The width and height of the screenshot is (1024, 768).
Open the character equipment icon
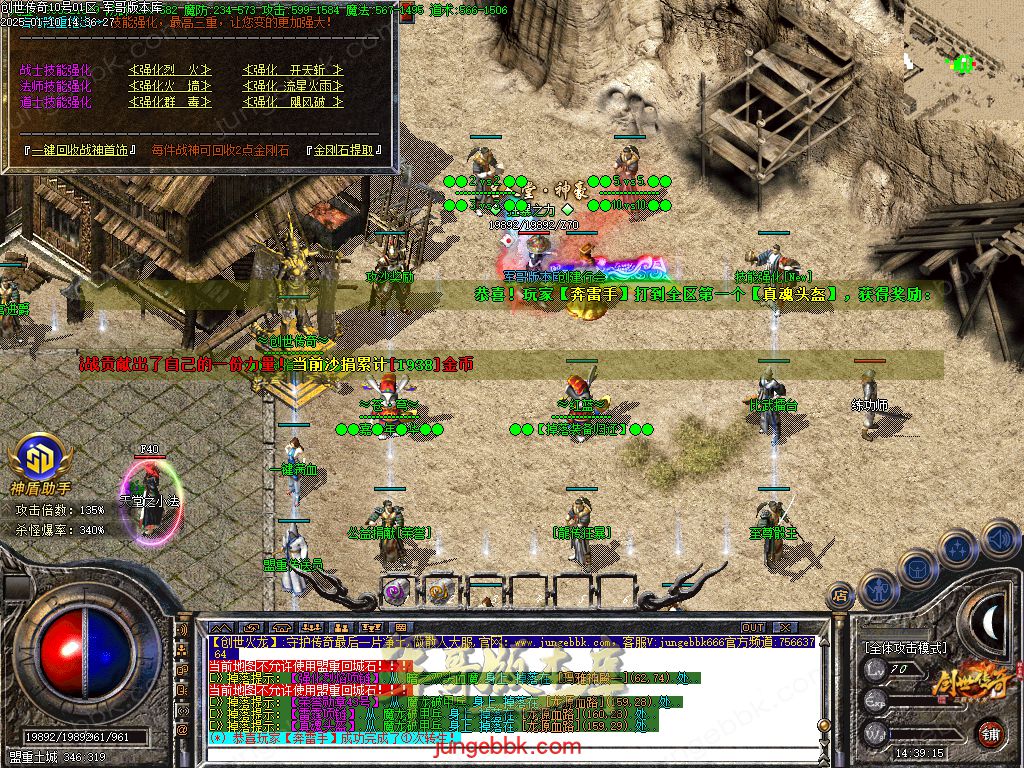point(879,590)
